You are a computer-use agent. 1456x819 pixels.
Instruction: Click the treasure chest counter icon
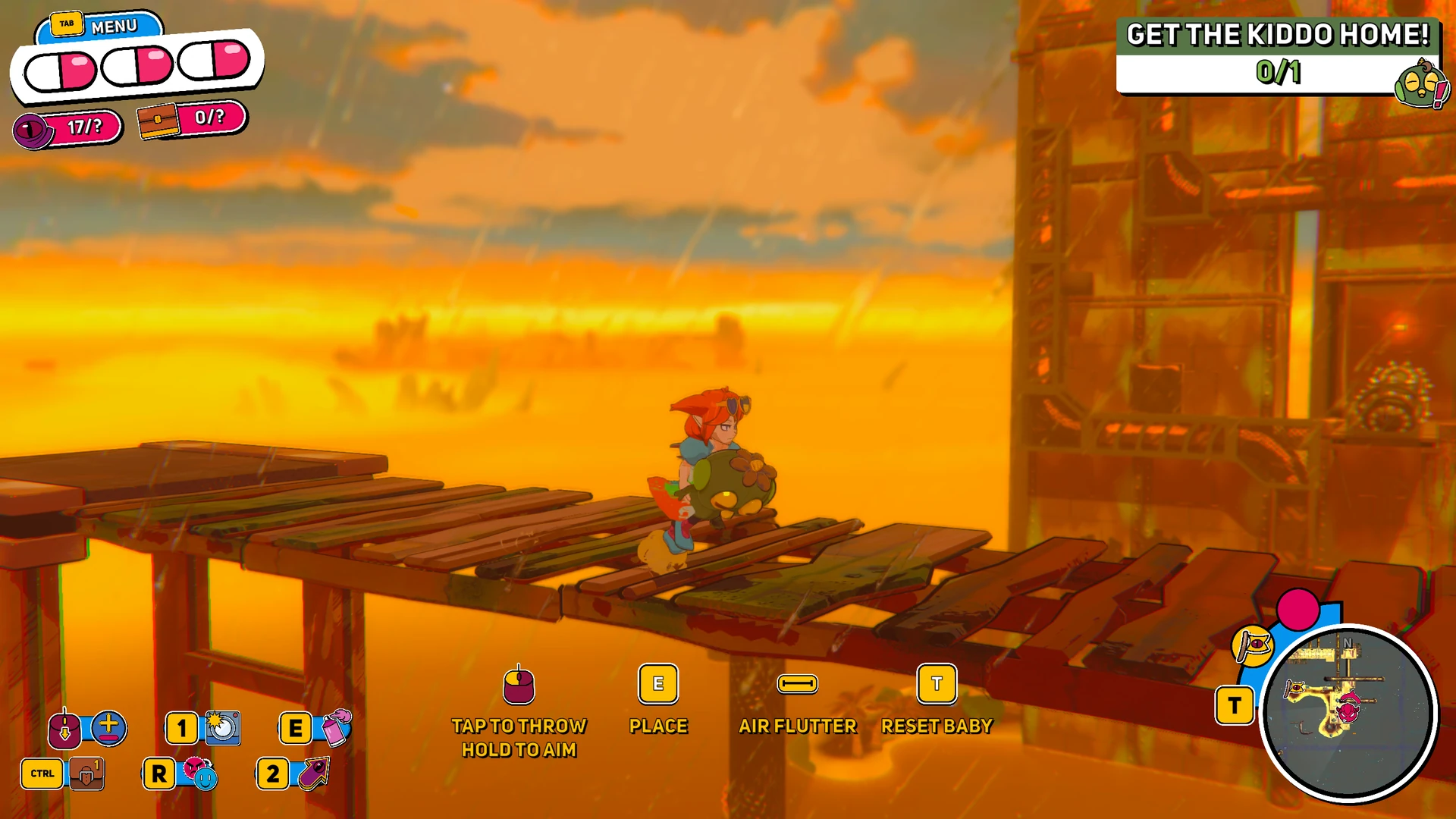pos(158,121)
